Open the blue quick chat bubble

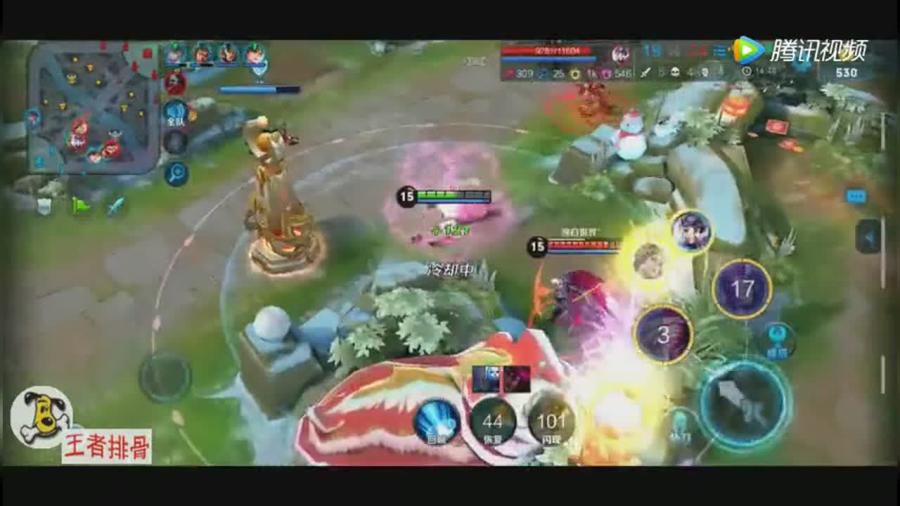click(x=856, y=197)
